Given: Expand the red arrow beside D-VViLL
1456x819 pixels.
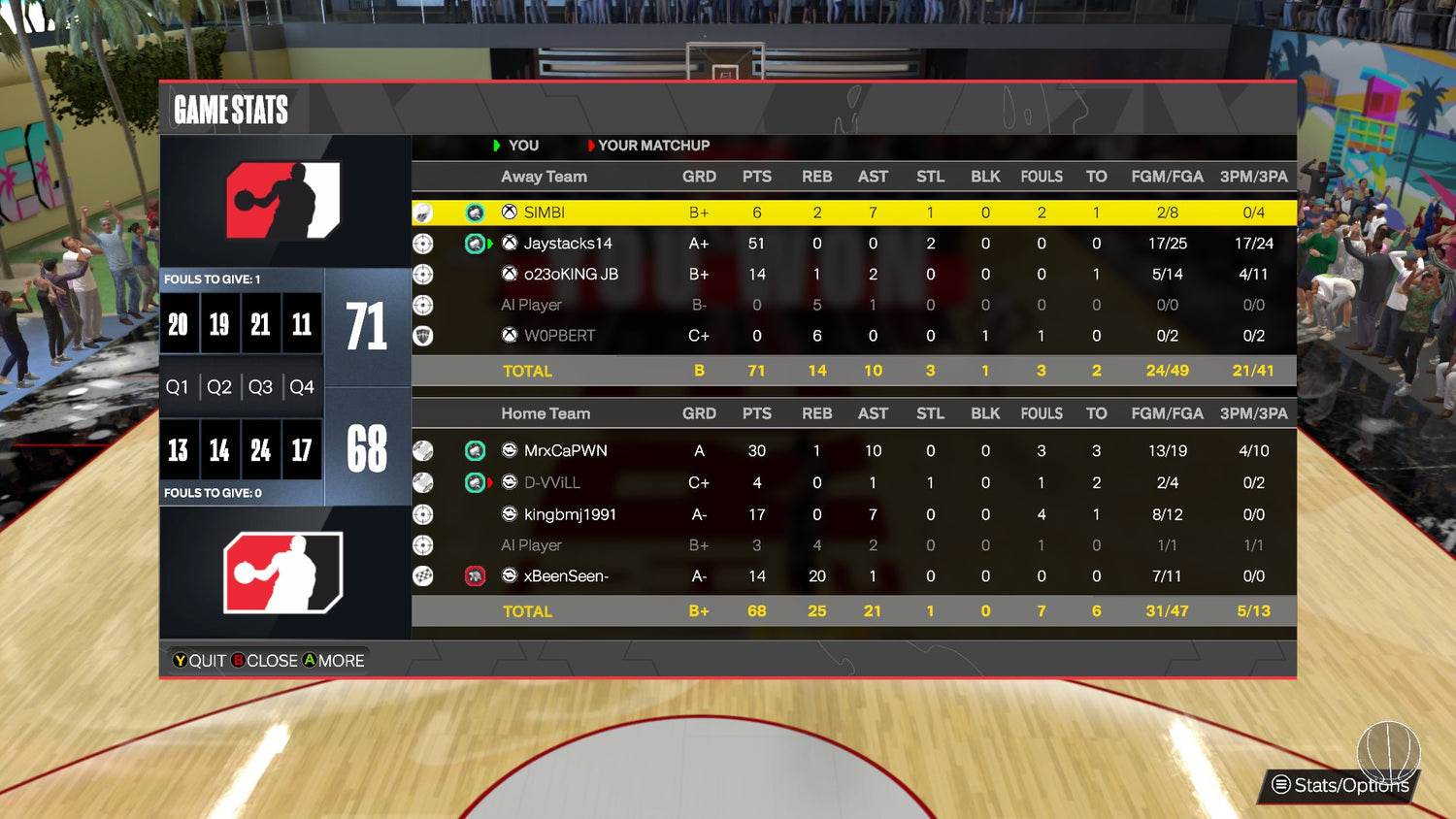Looking at the screenshot, I should point(489,482).
